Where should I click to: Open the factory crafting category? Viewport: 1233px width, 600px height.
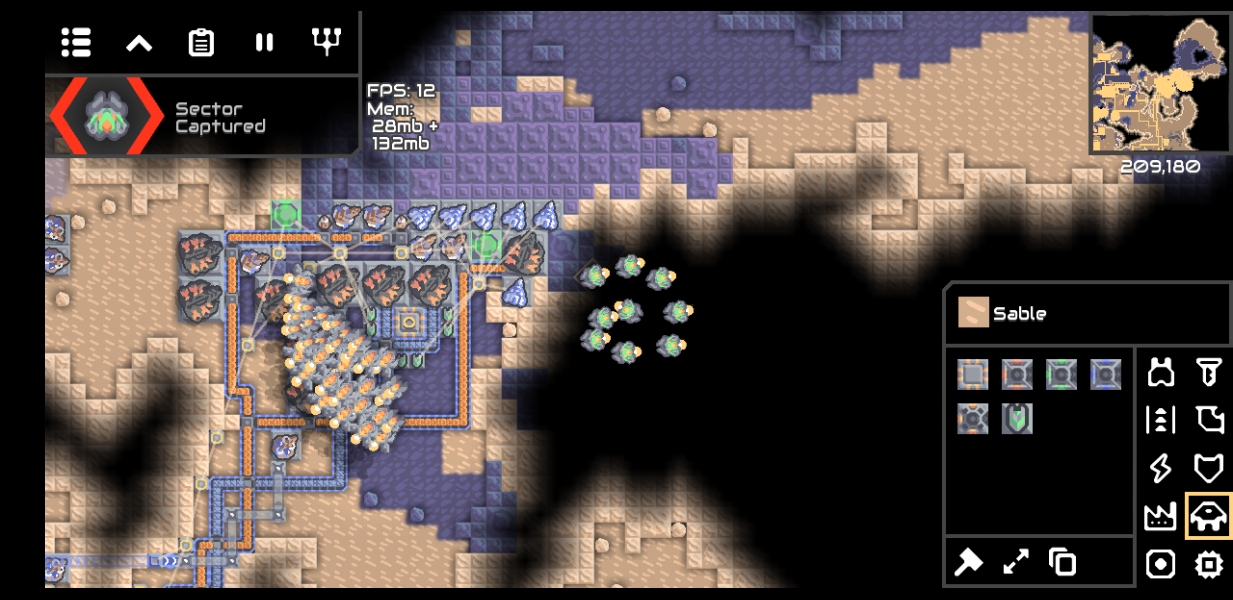tap(1161, 516)
